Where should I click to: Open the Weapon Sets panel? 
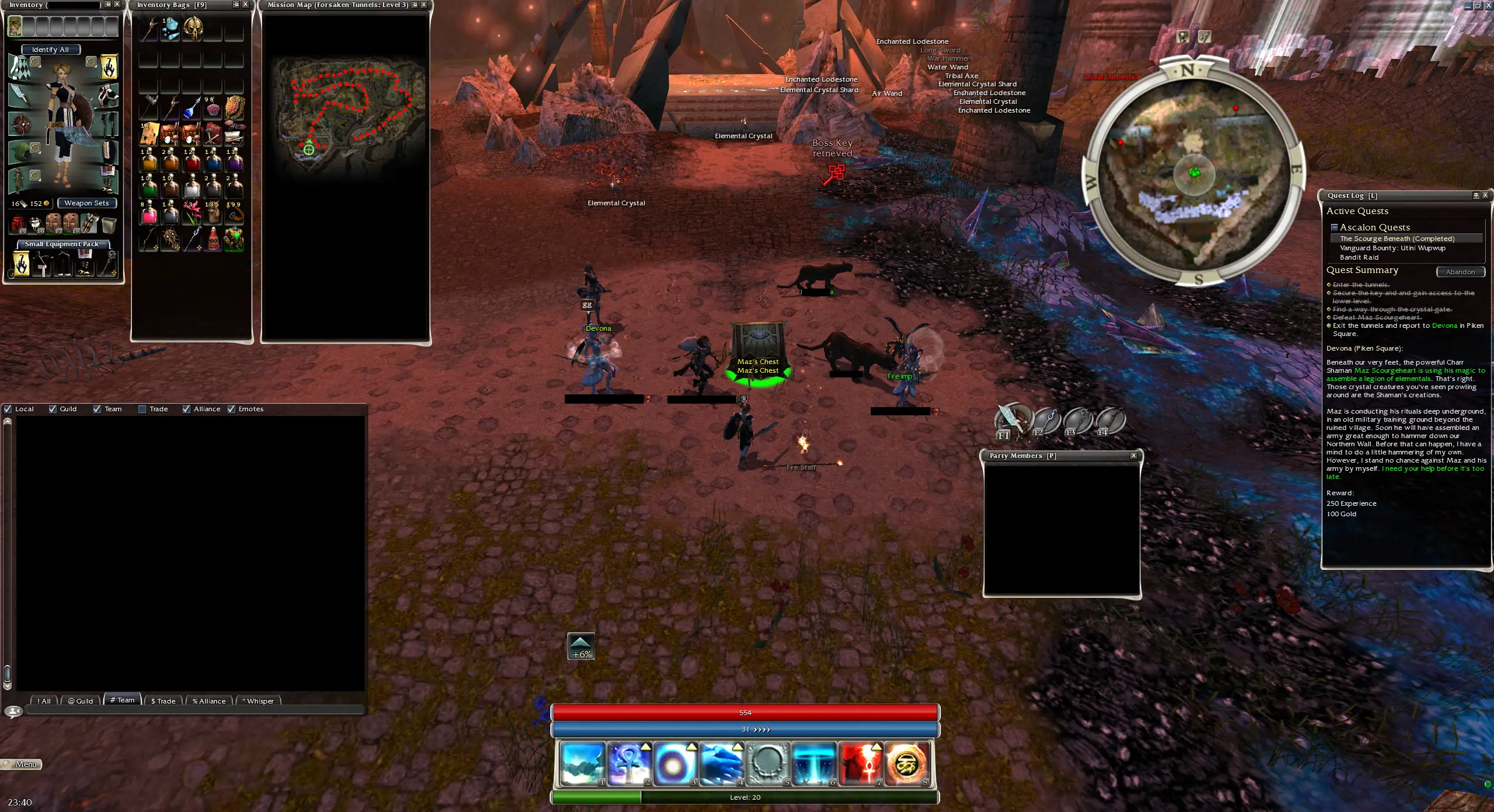[x=86, y=203]
